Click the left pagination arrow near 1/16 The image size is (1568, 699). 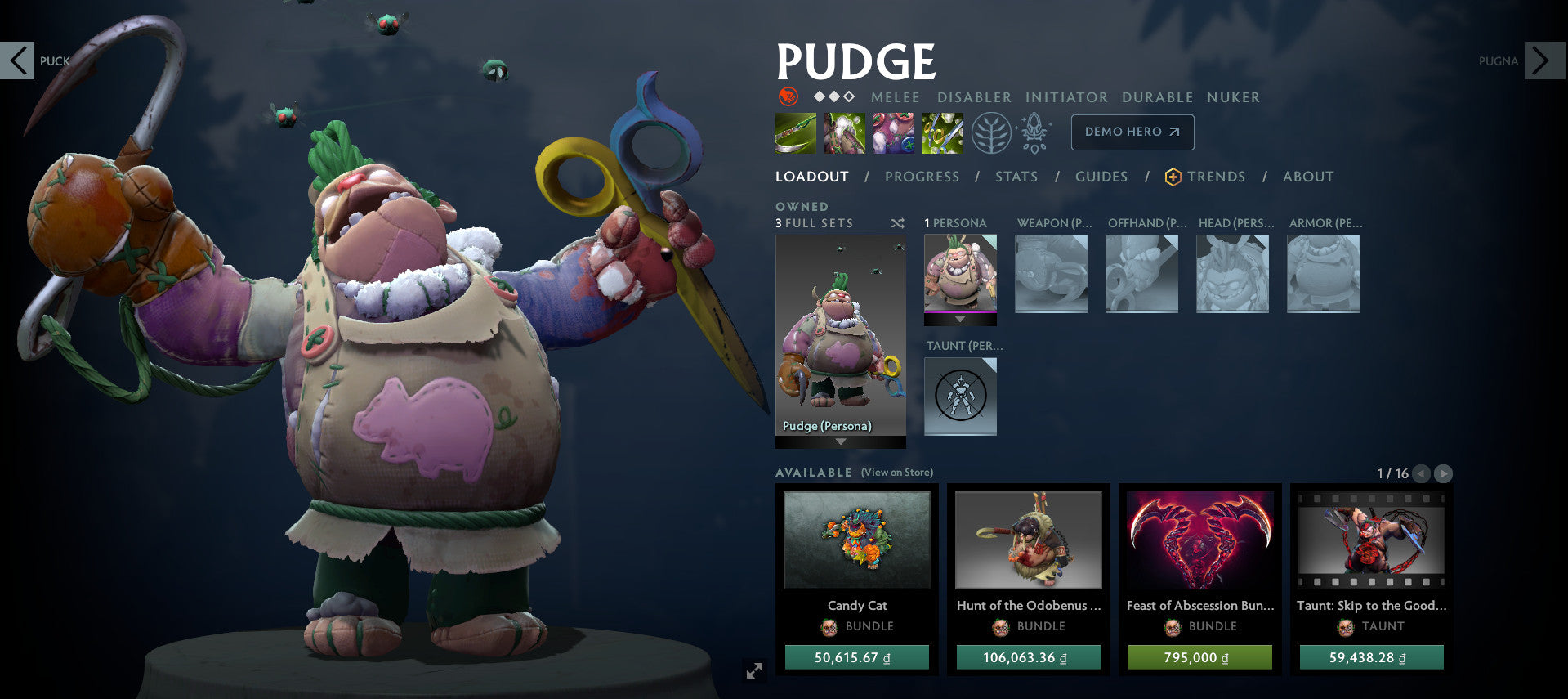(x=1420, y=473)
